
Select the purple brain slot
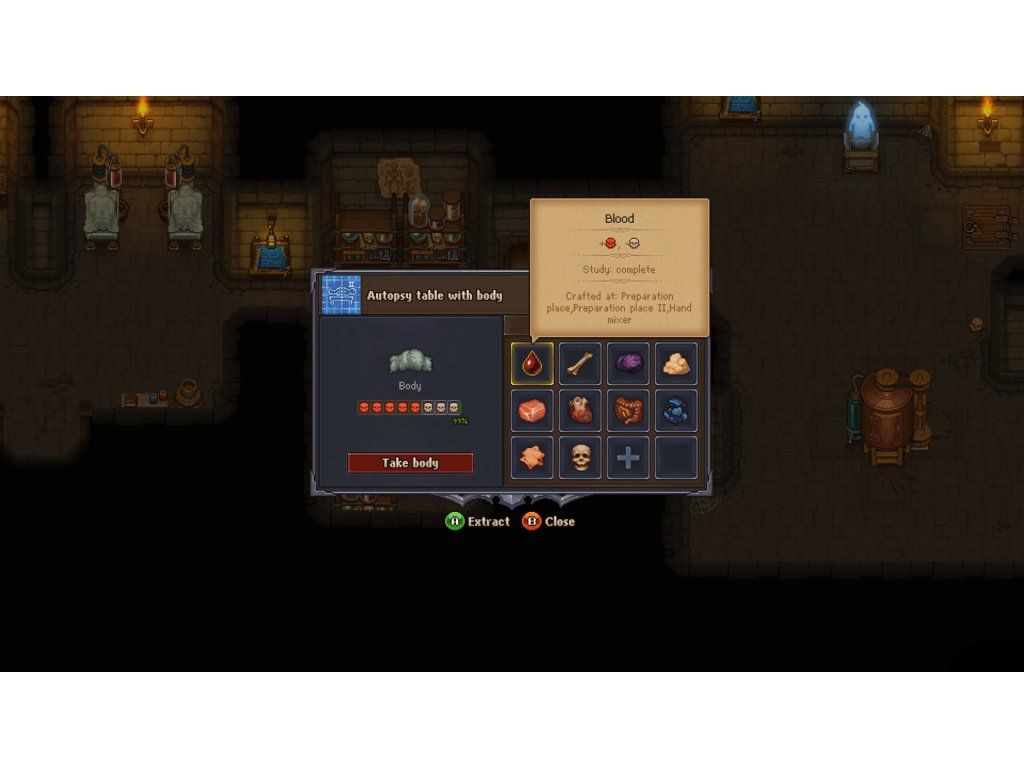coord(628,364)
